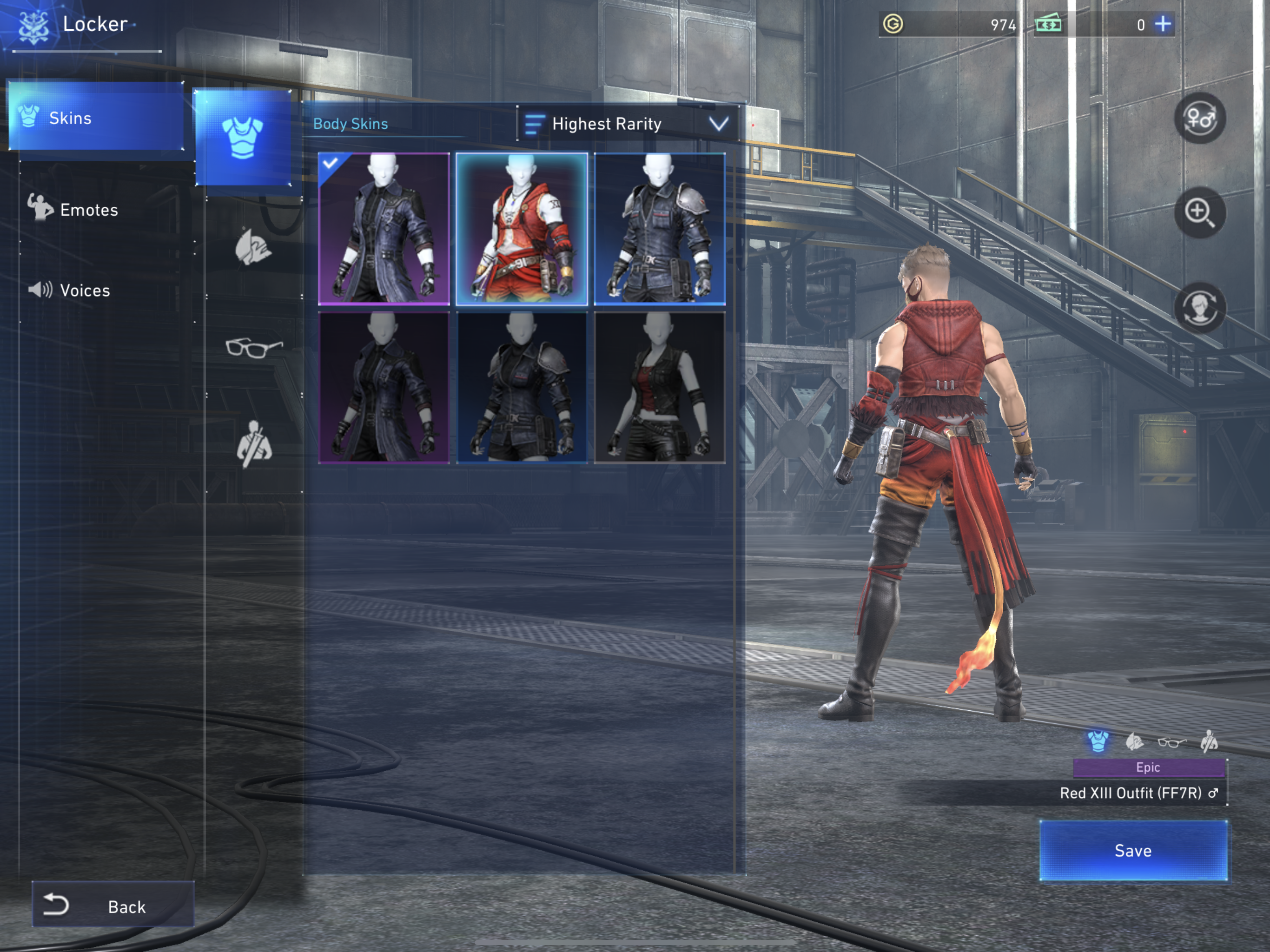Go back from the Locker screen

pyautogui.click(x=113, y=906)
